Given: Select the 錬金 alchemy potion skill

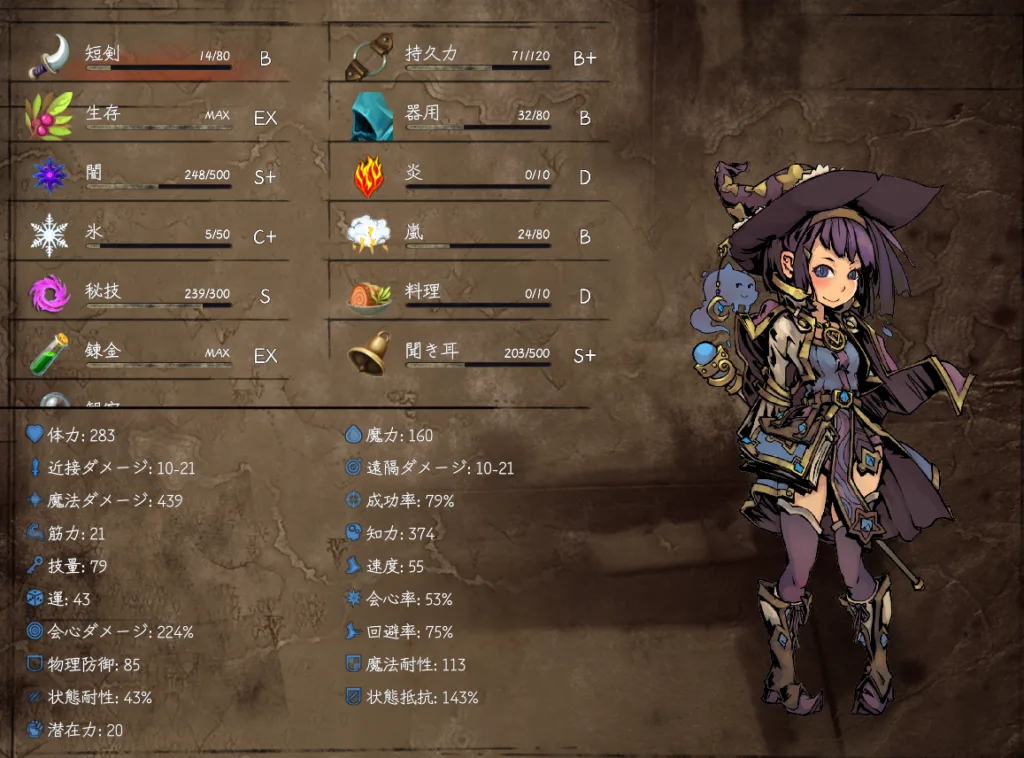Looking at the screenshot, I should [150, 355].
